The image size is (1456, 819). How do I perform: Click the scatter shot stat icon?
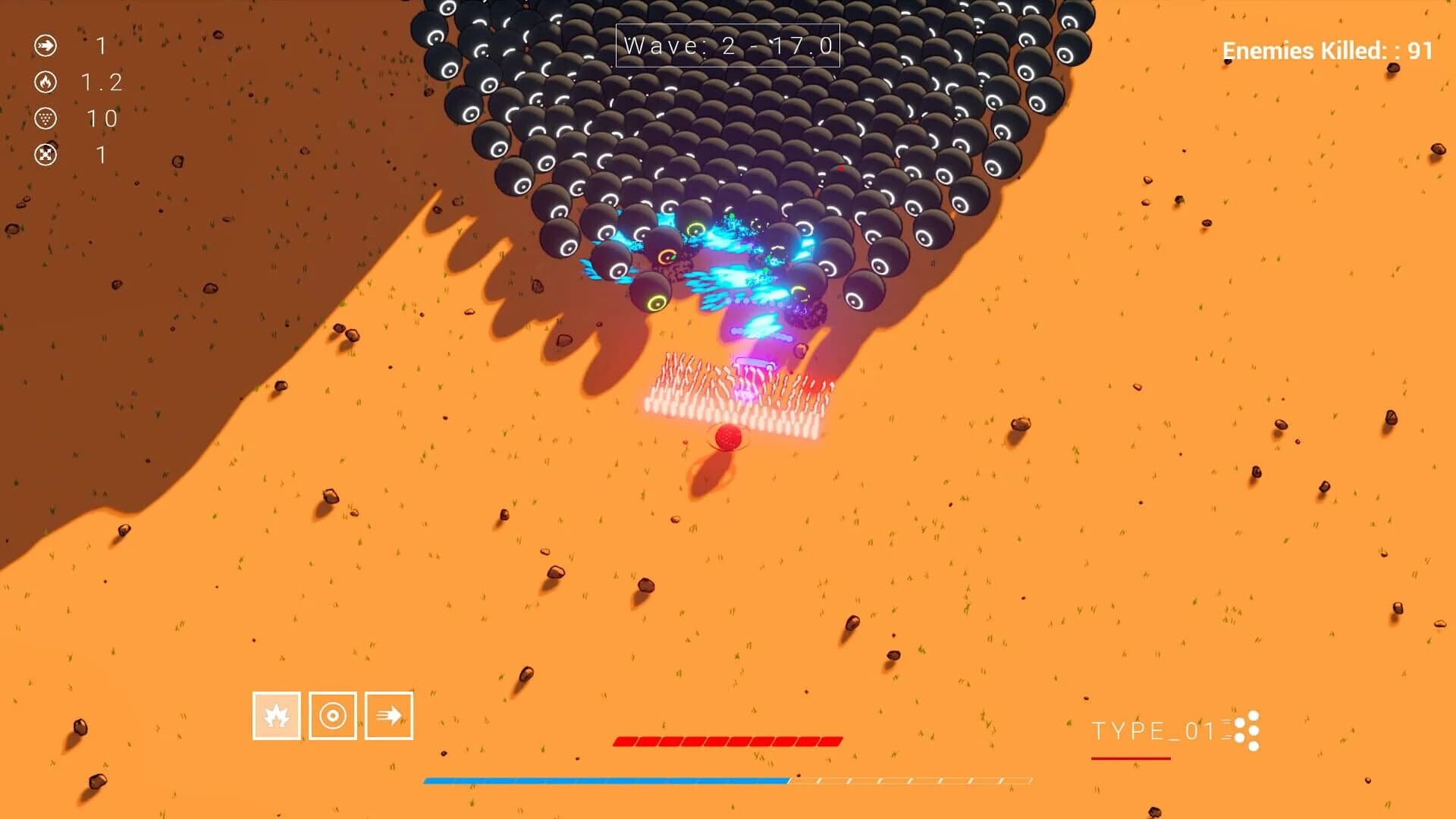[x=47, y=118]
